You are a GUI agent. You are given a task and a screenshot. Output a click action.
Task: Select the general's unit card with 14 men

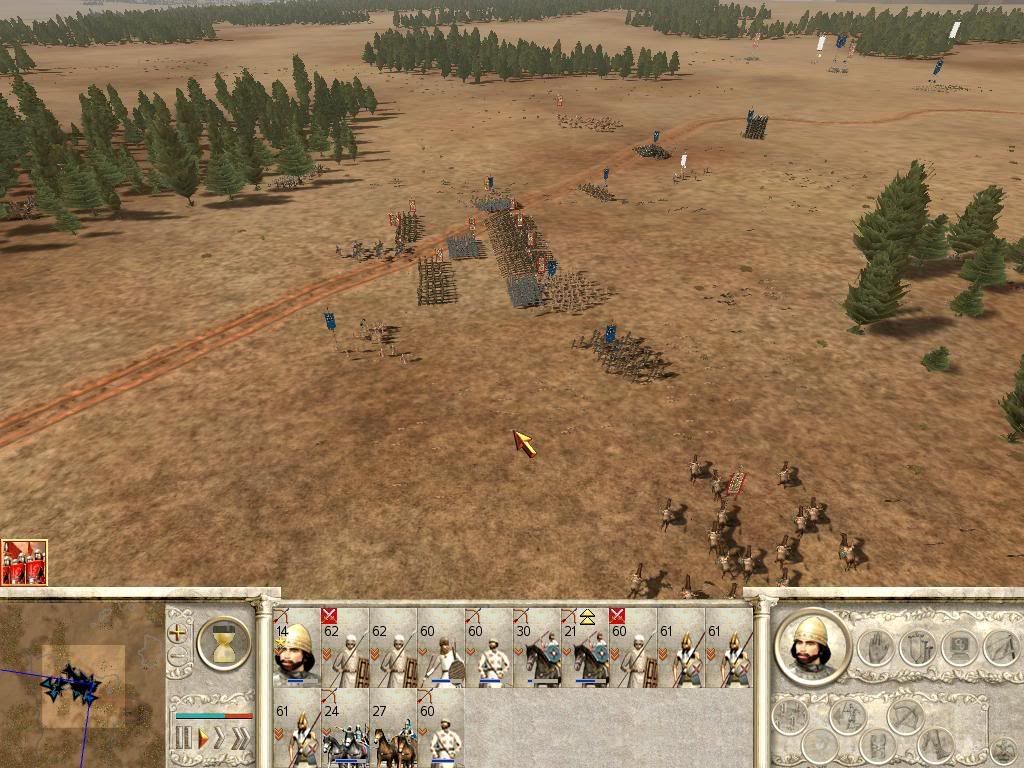[295, 647]
